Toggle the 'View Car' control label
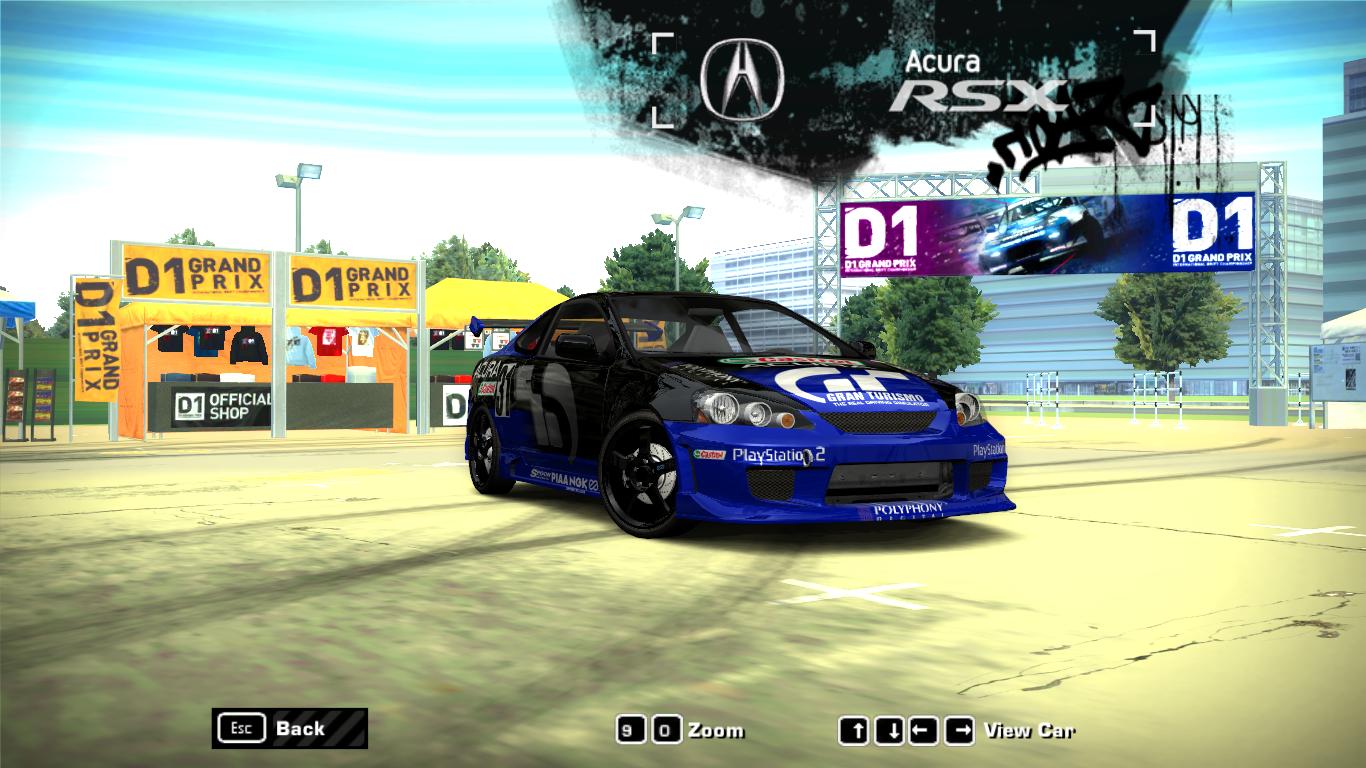 coord(1028,730)
